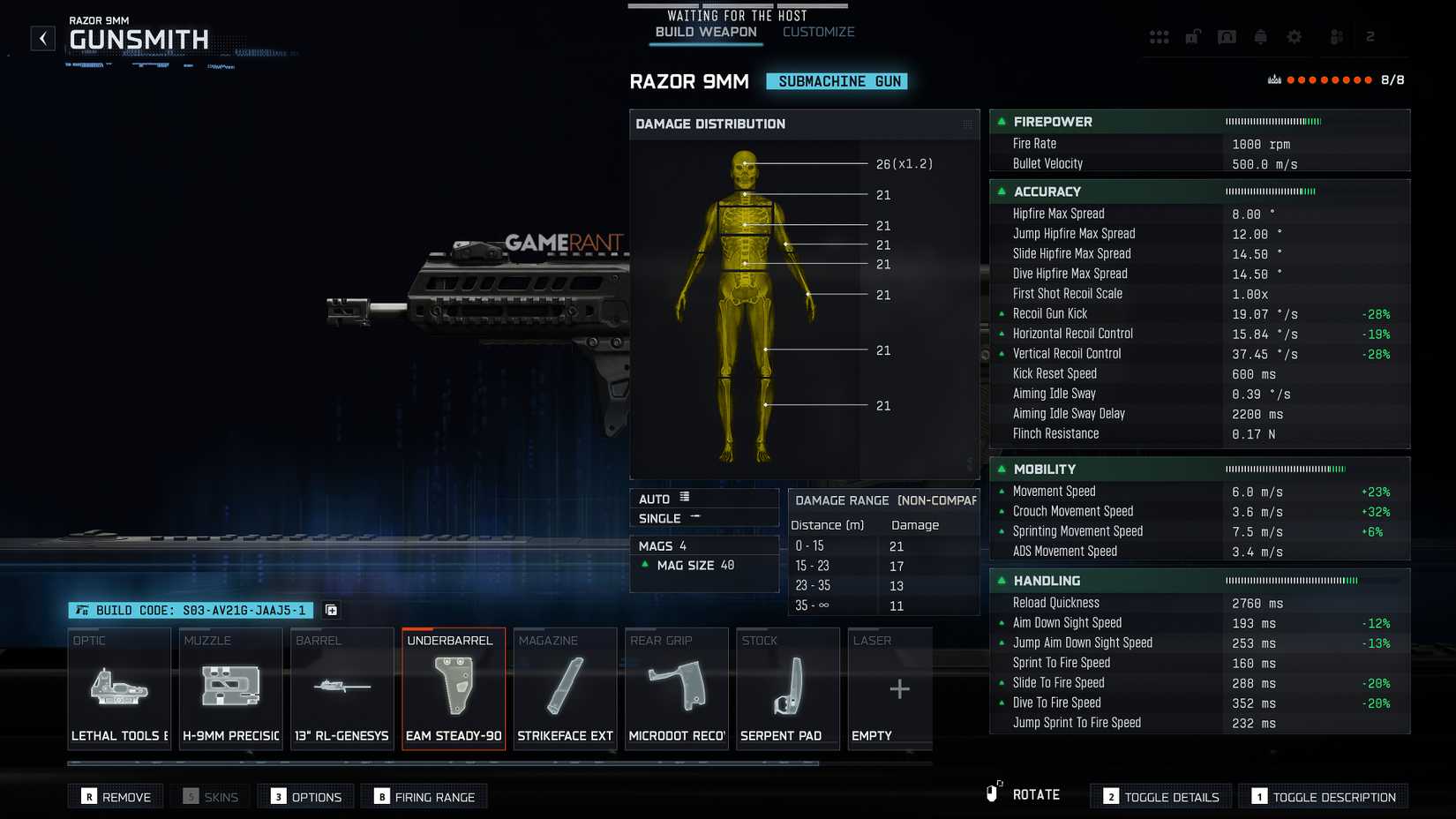Click the notifications bell icon

[1260, 37]
